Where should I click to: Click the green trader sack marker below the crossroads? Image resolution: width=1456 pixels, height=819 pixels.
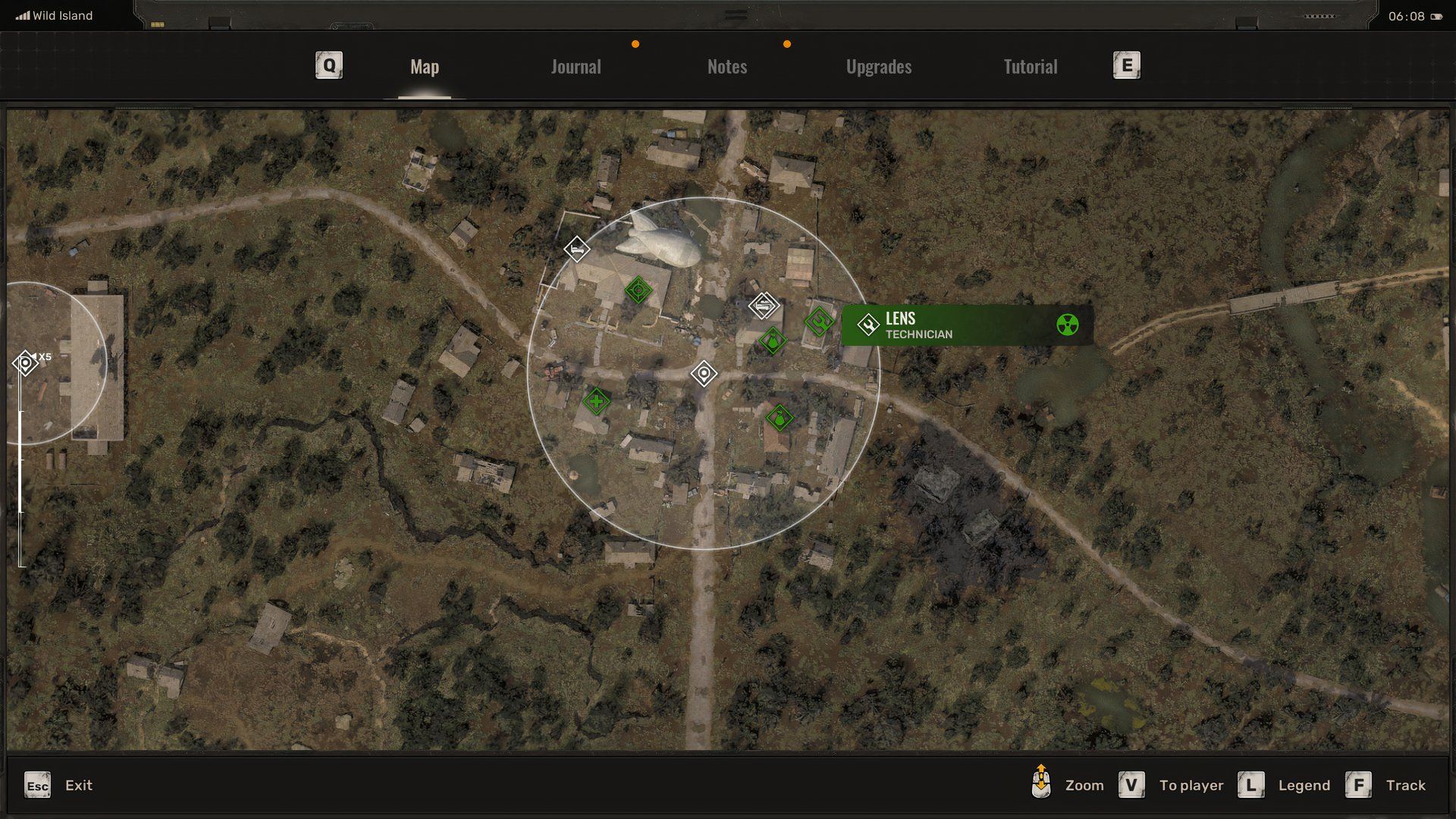780,416
